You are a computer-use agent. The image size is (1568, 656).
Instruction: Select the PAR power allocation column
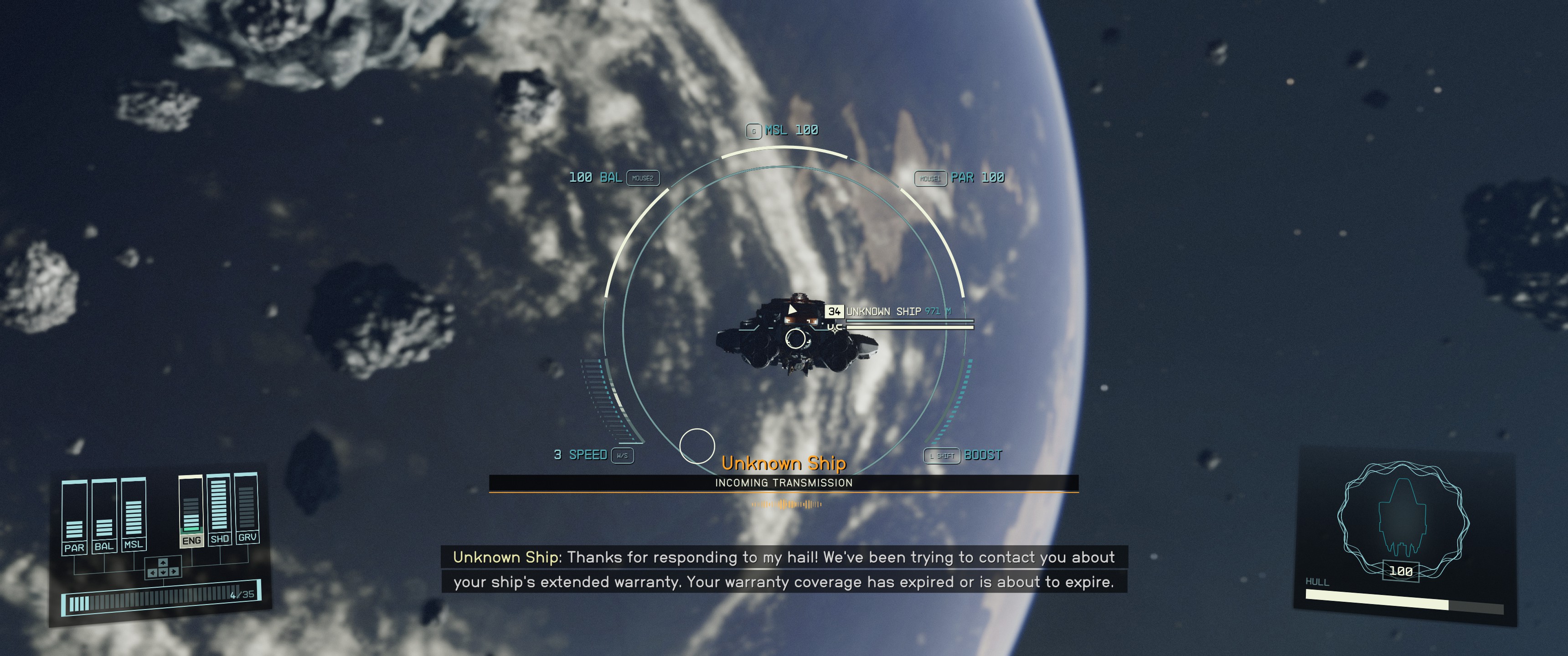click(x=74, y=516)
